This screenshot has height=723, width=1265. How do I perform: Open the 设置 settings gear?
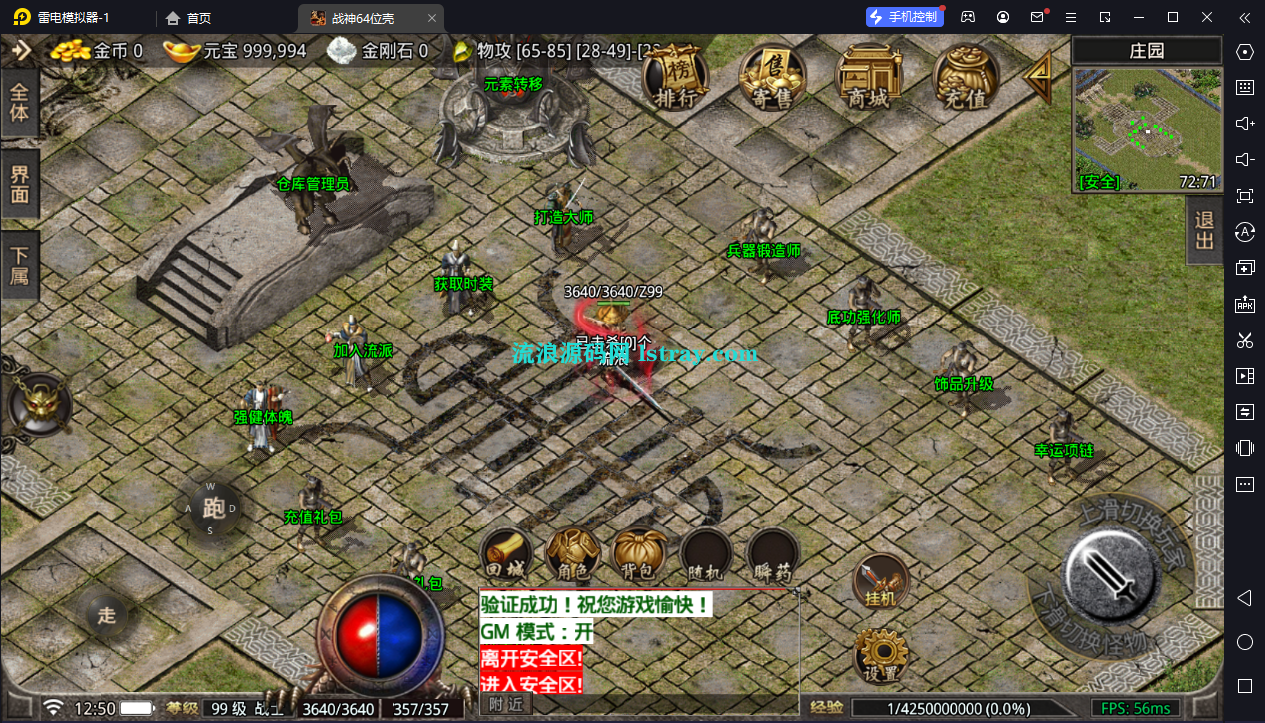click(880, 655)
